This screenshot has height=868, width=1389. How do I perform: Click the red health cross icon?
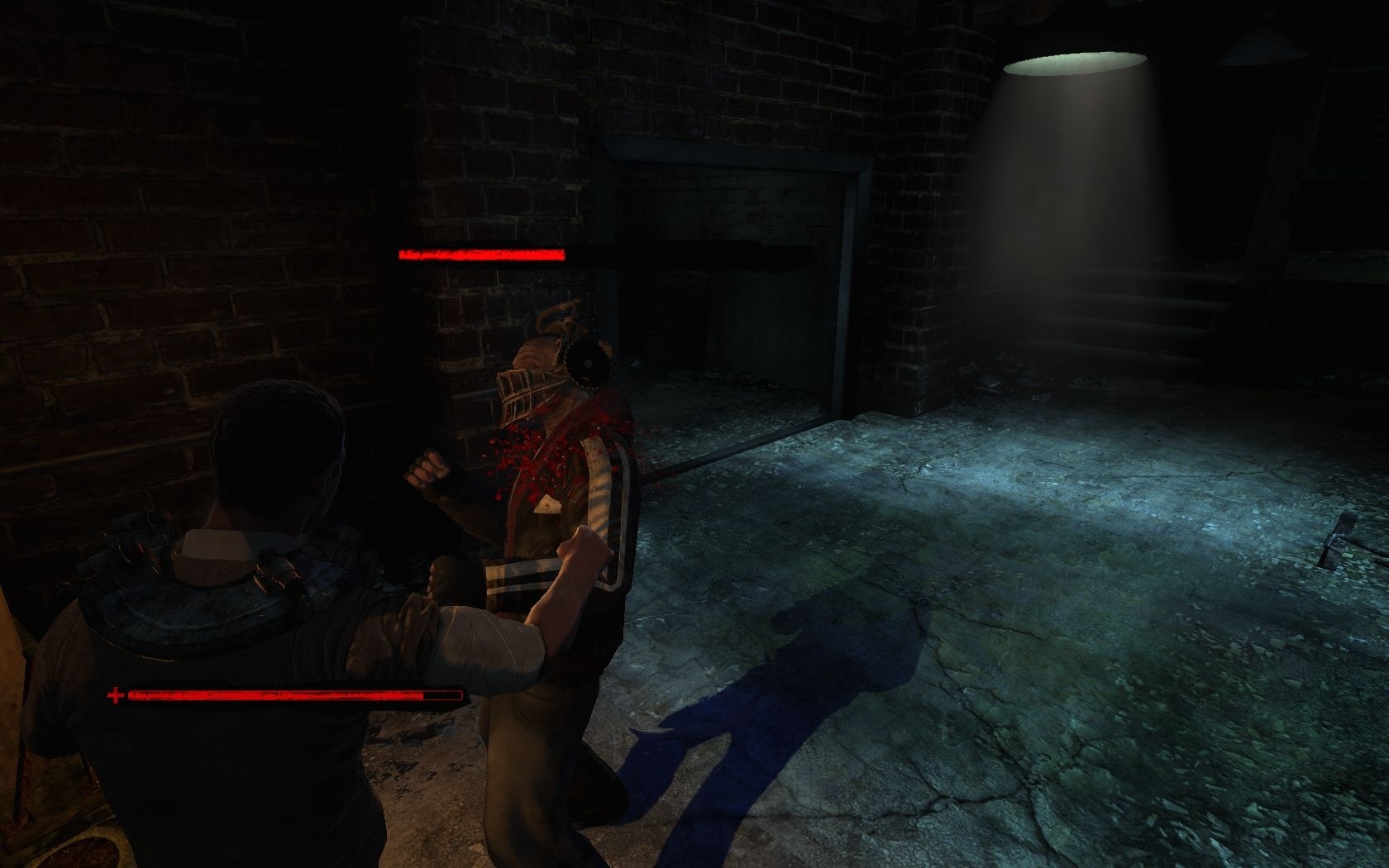[x=116, y=696]
